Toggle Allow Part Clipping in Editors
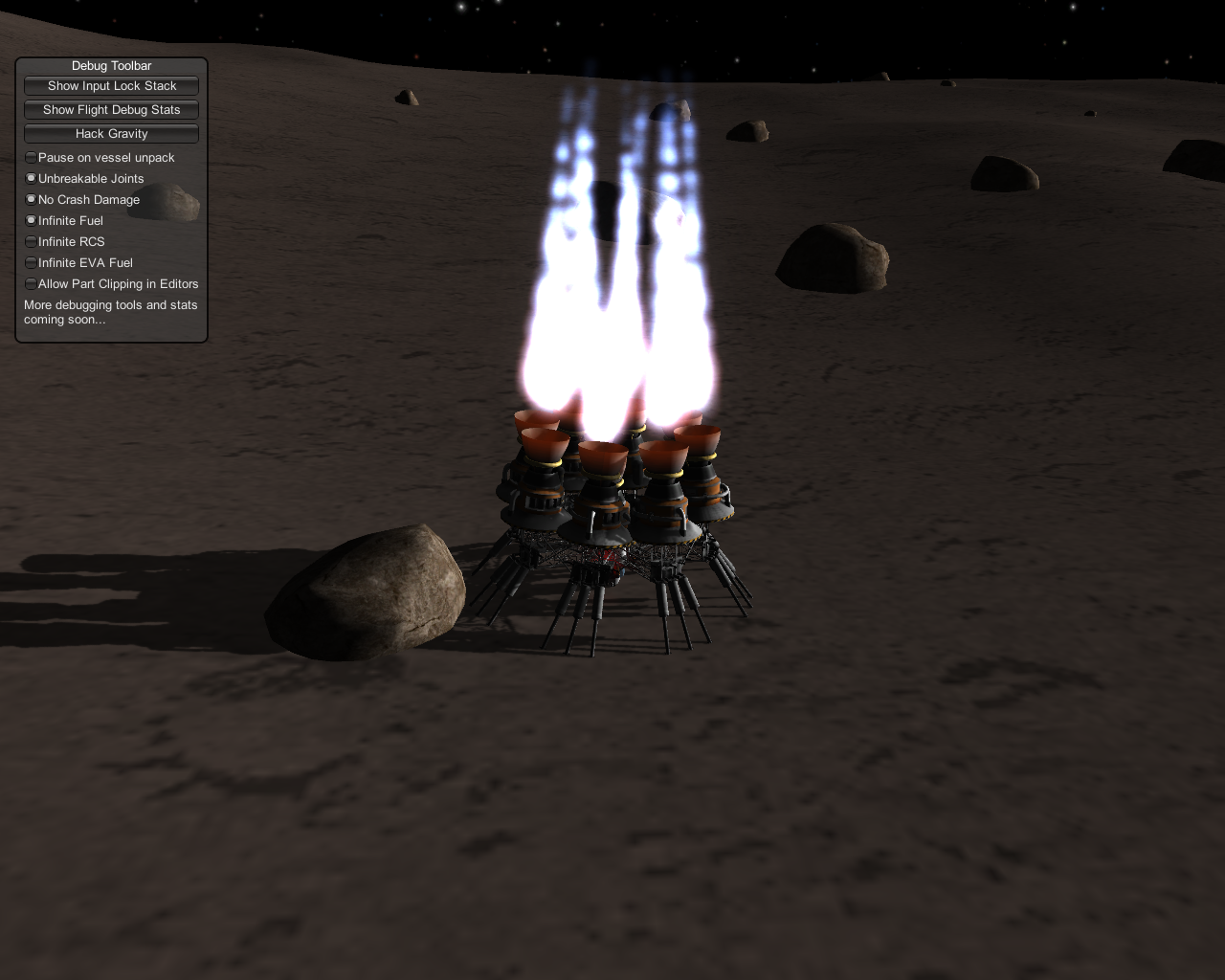 click(31, 283)
